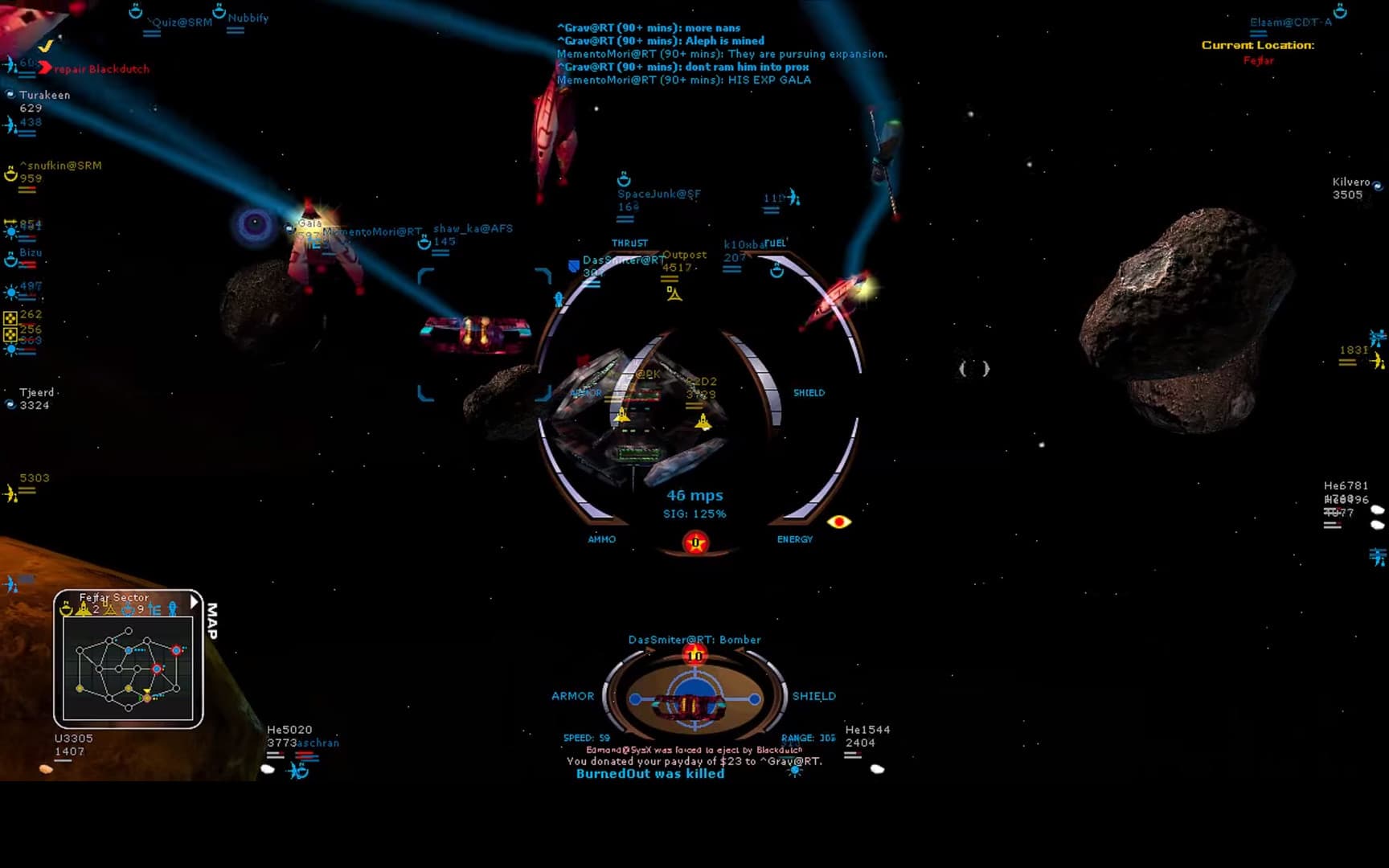Screen dimensions: 1389x868
Task: Click the yellow dice-pattern icon beside the 262 entry
Action: coord(11,317)
